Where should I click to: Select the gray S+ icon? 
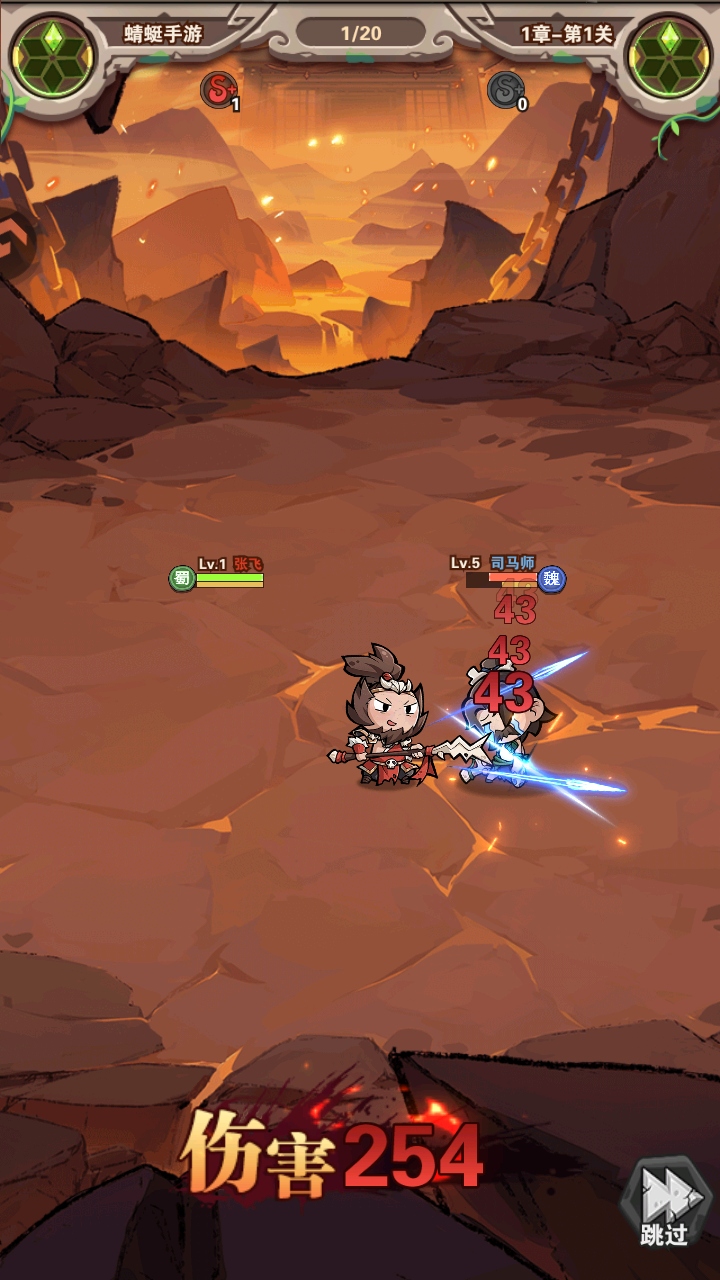pos(506,90)
